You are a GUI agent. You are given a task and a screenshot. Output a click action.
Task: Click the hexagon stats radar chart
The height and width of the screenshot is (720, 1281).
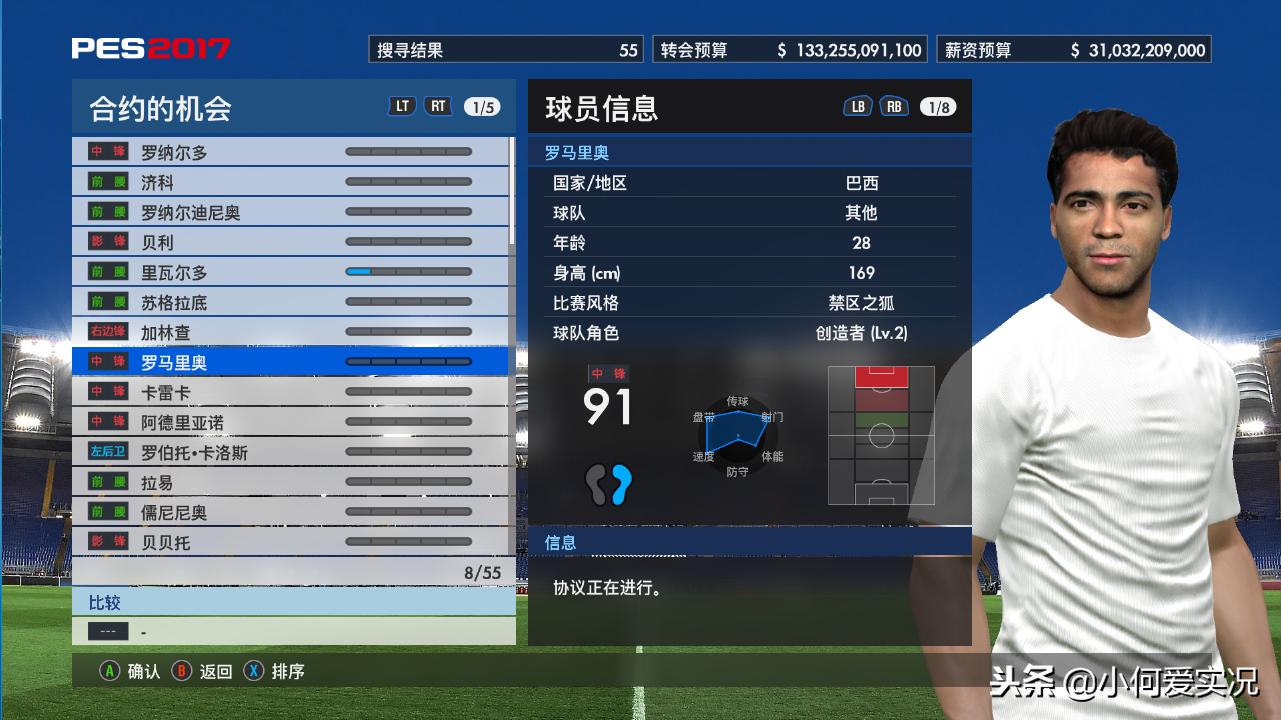pyautogui.click(x=737, y=435)
